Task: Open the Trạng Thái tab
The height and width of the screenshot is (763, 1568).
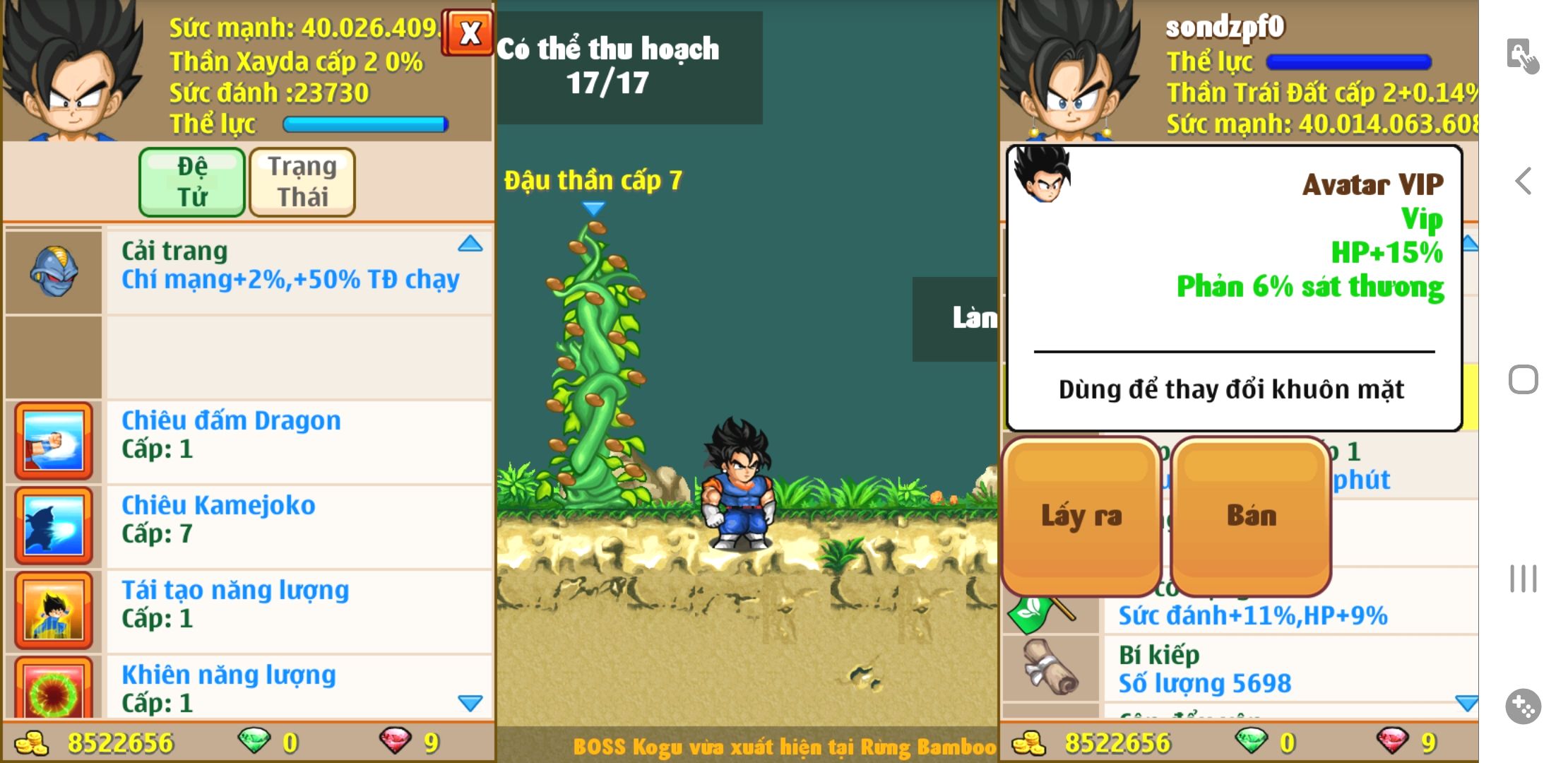Action: click(x=302, y=182)
